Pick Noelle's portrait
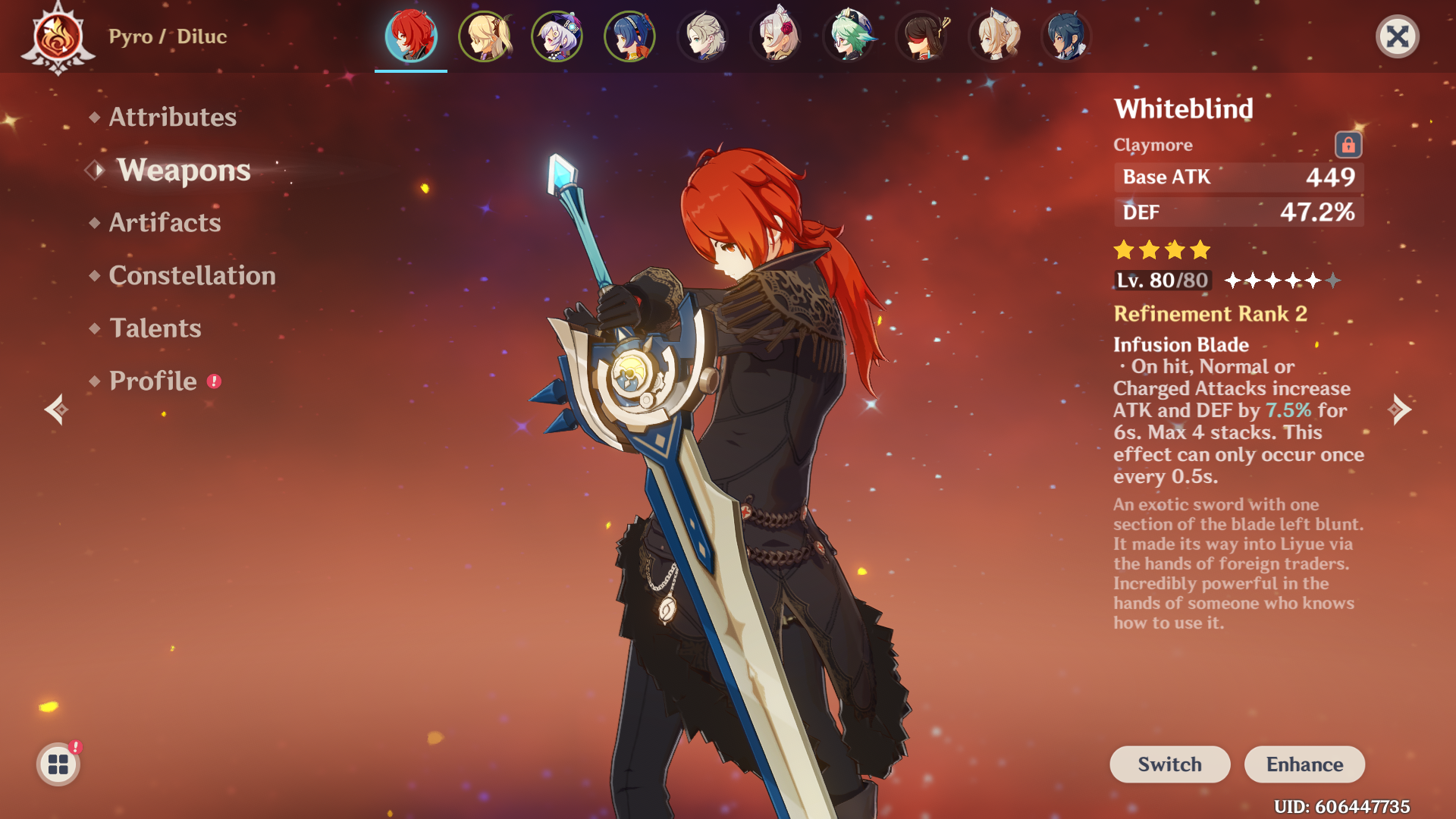Viewport: 1456px width, 819px height. pos(775,36)
